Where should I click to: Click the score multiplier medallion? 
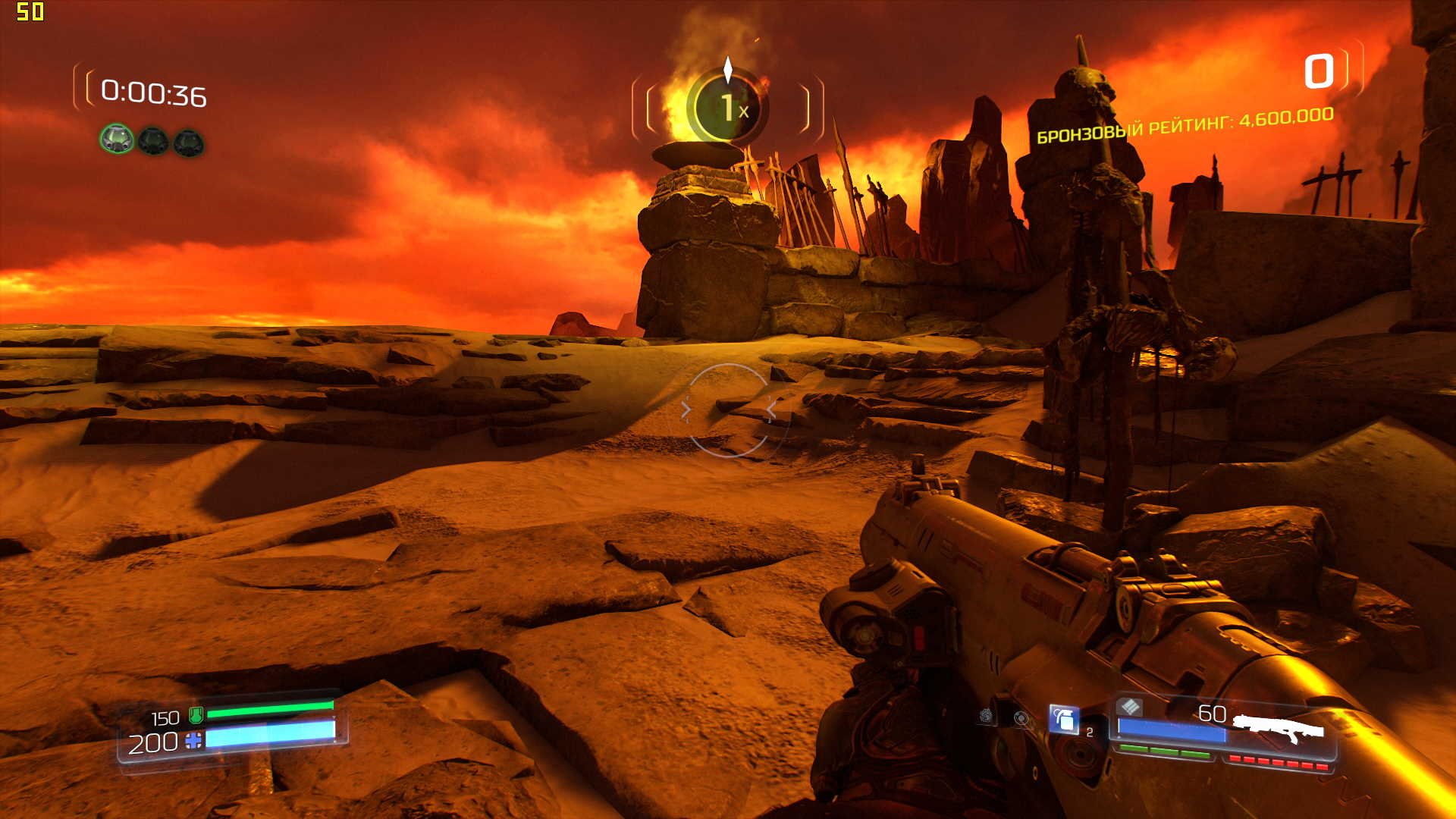pyautogui.click(x=727, y=108)
